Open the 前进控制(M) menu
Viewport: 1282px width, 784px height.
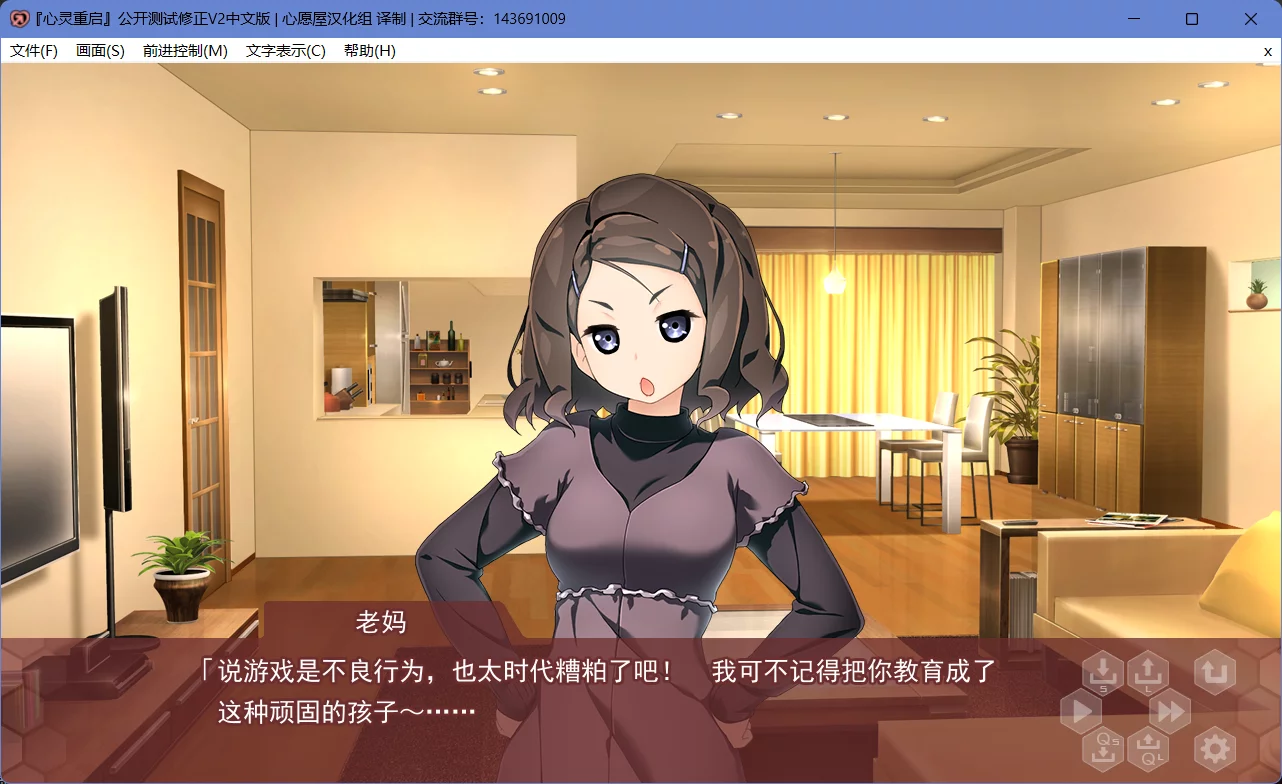coord(186,51)
